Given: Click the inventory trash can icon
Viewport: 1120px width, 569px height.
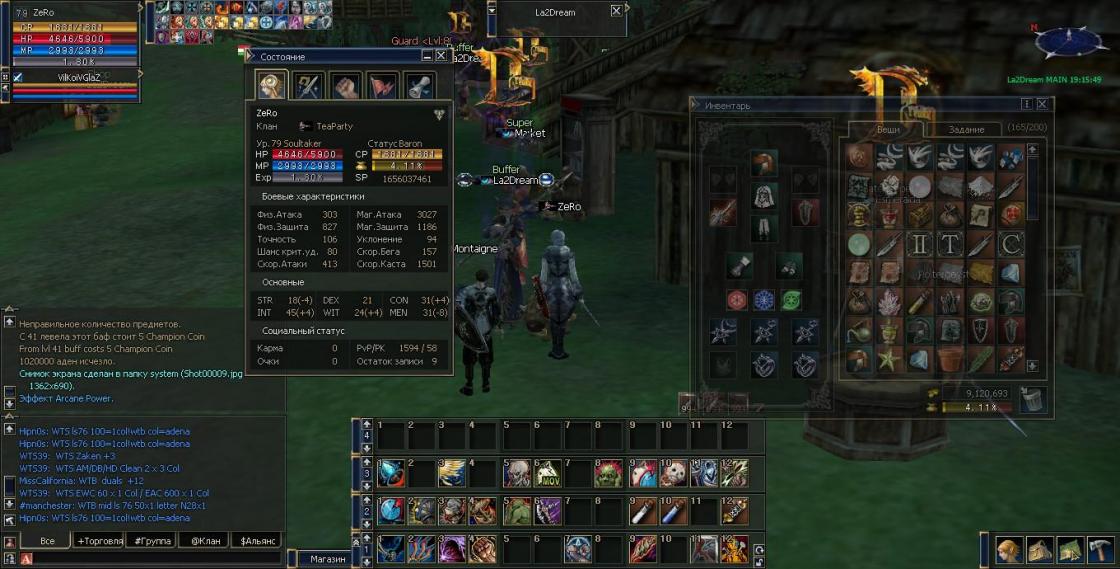Looking at the screenshot, I should point(1032,399).
